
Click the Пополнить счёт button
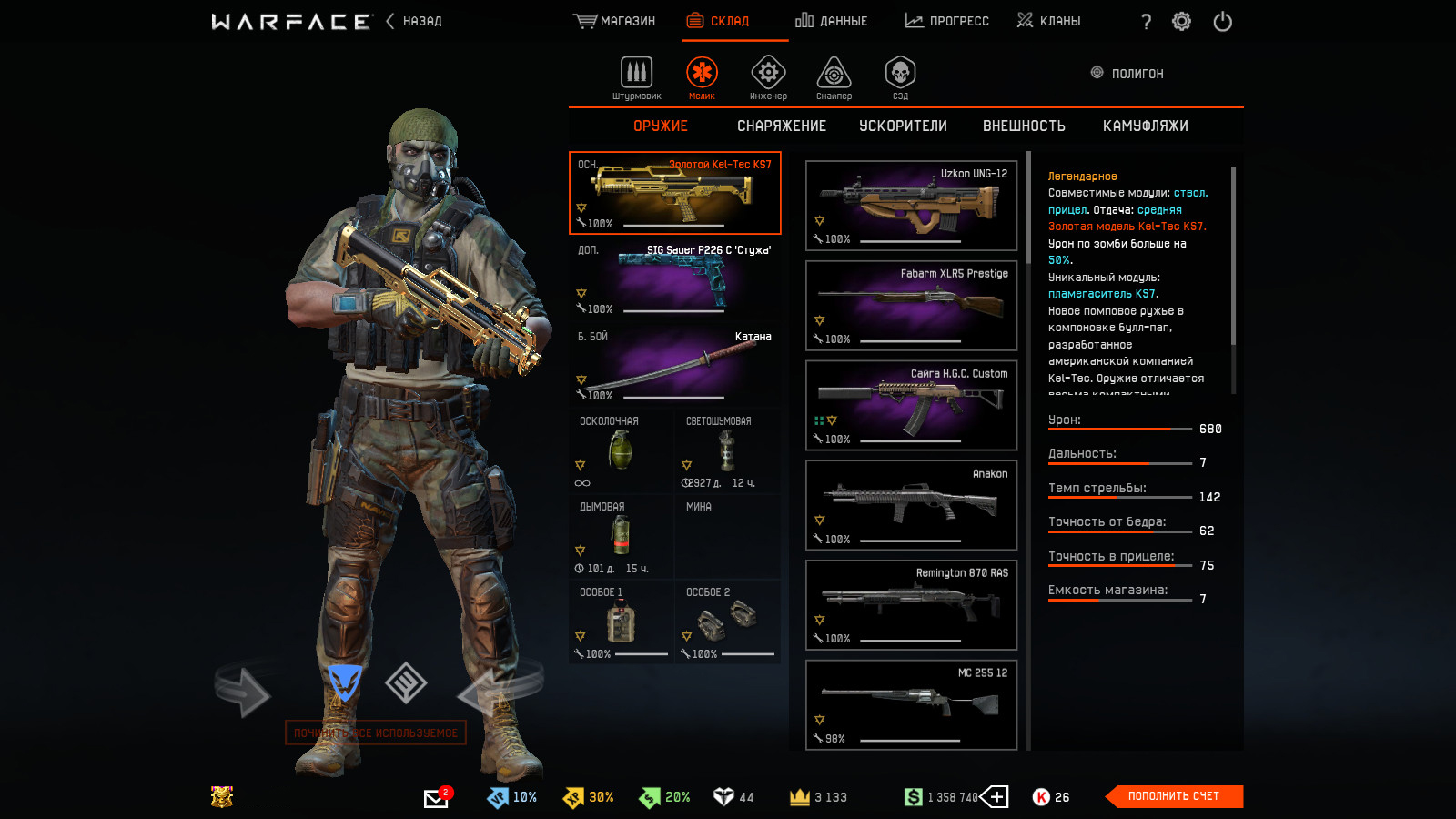coord(1173,796)
